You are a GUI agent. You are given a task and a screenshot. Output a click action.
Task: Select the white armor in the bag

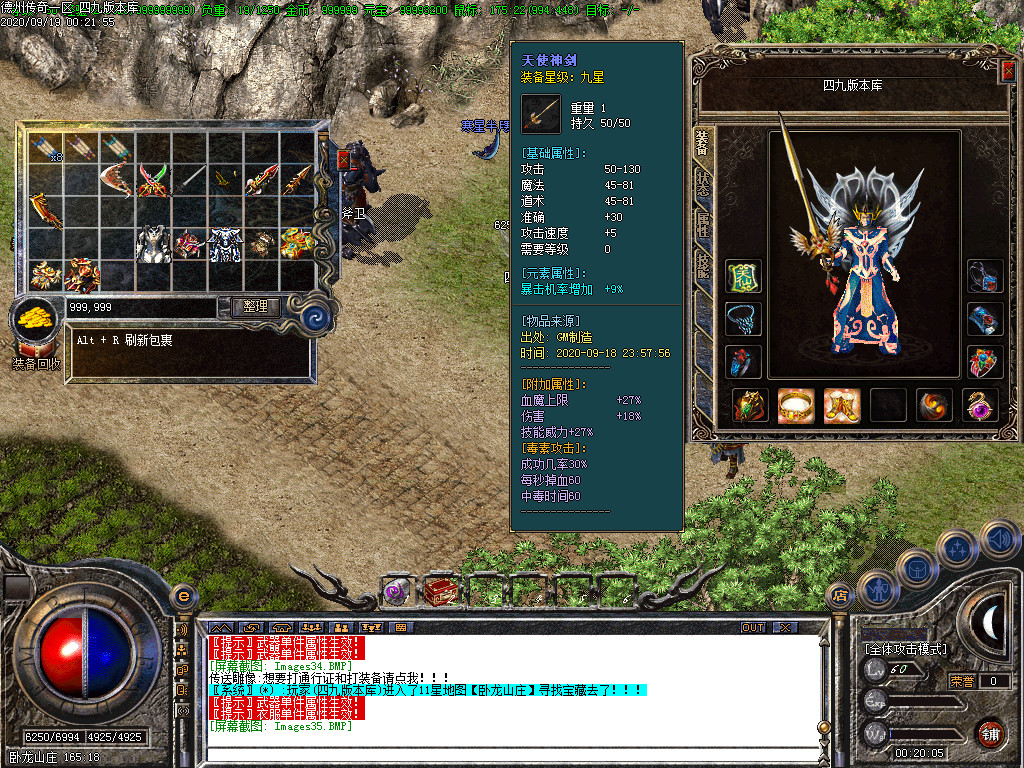pos(153,243)
